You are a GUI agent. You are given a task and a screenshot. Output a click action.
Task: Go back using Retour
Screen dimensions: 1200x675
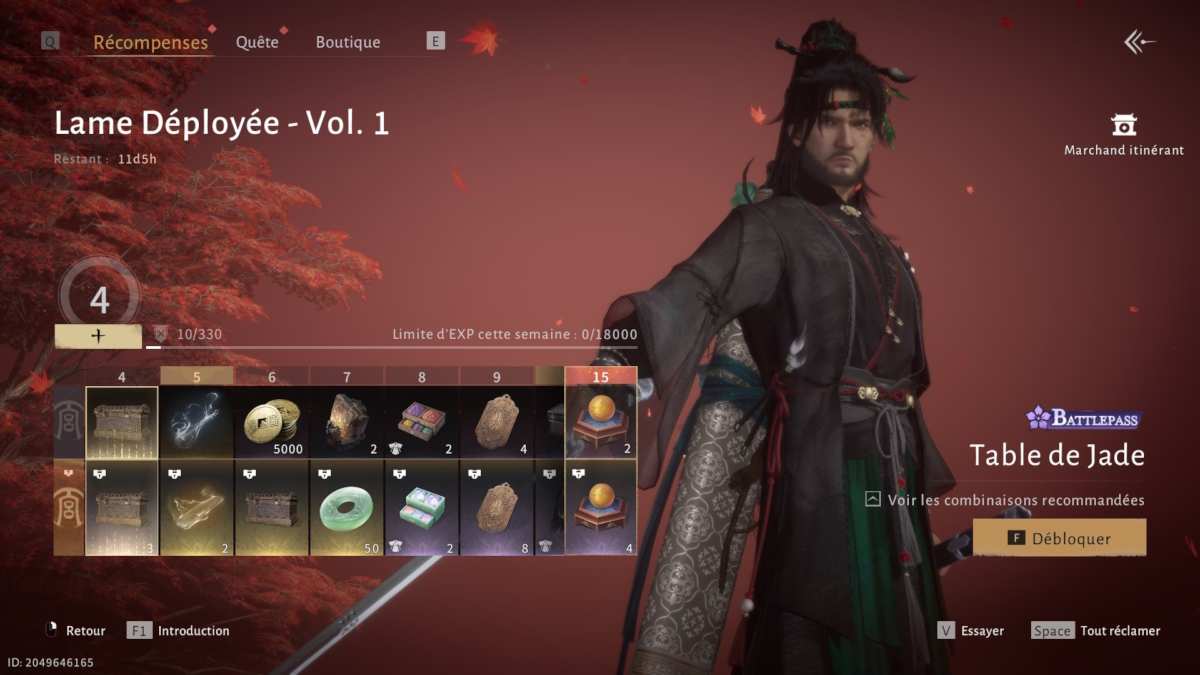pyautogui.click(x=76, y=631)
